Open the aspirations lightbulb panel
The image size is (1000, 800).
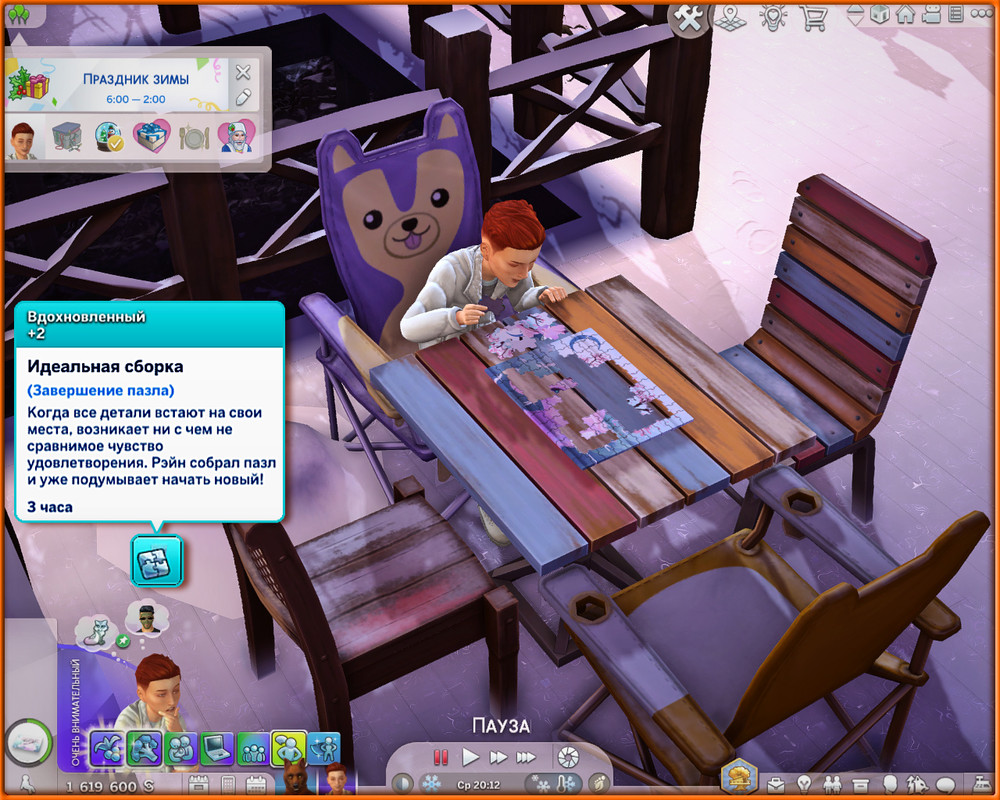pos(803,783)
